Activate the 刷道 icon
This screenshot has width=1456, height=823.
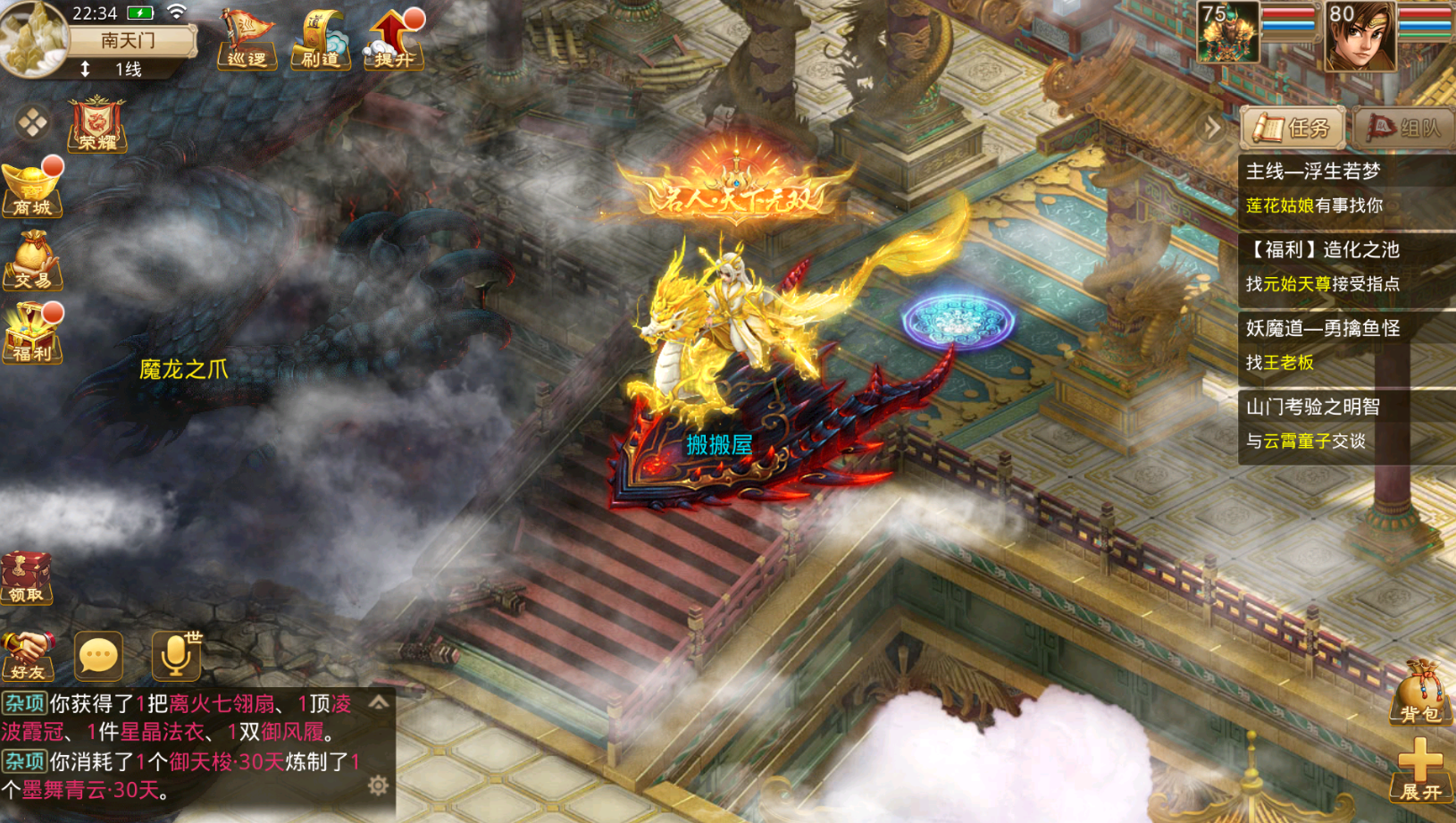point(320,40)
